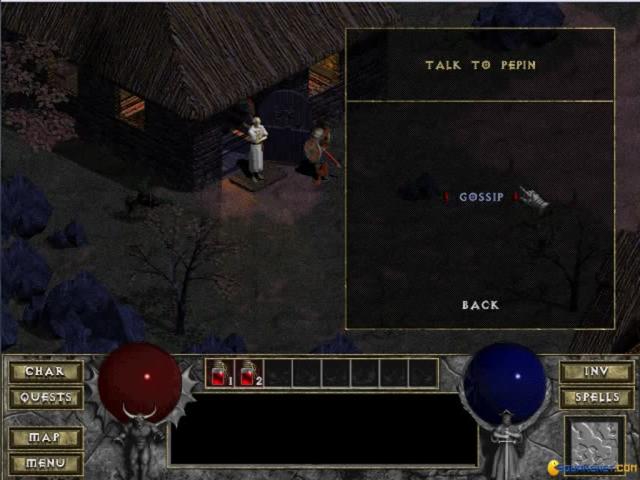
Task: Open the Quests log
Action: click(45, 397)
